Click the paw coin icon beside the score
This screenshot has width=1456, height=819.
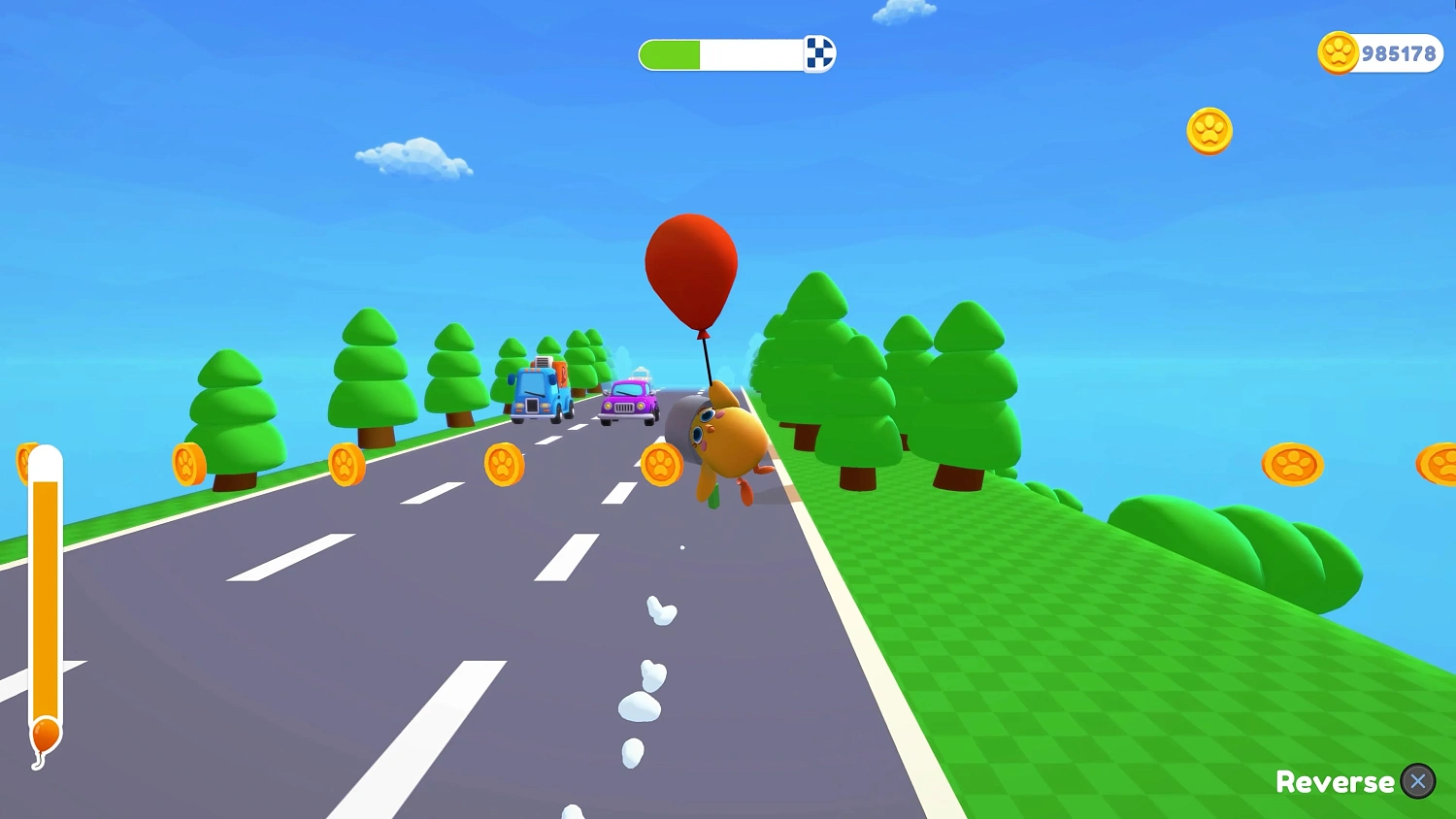pyautogui.click(x=1338, y=53)
